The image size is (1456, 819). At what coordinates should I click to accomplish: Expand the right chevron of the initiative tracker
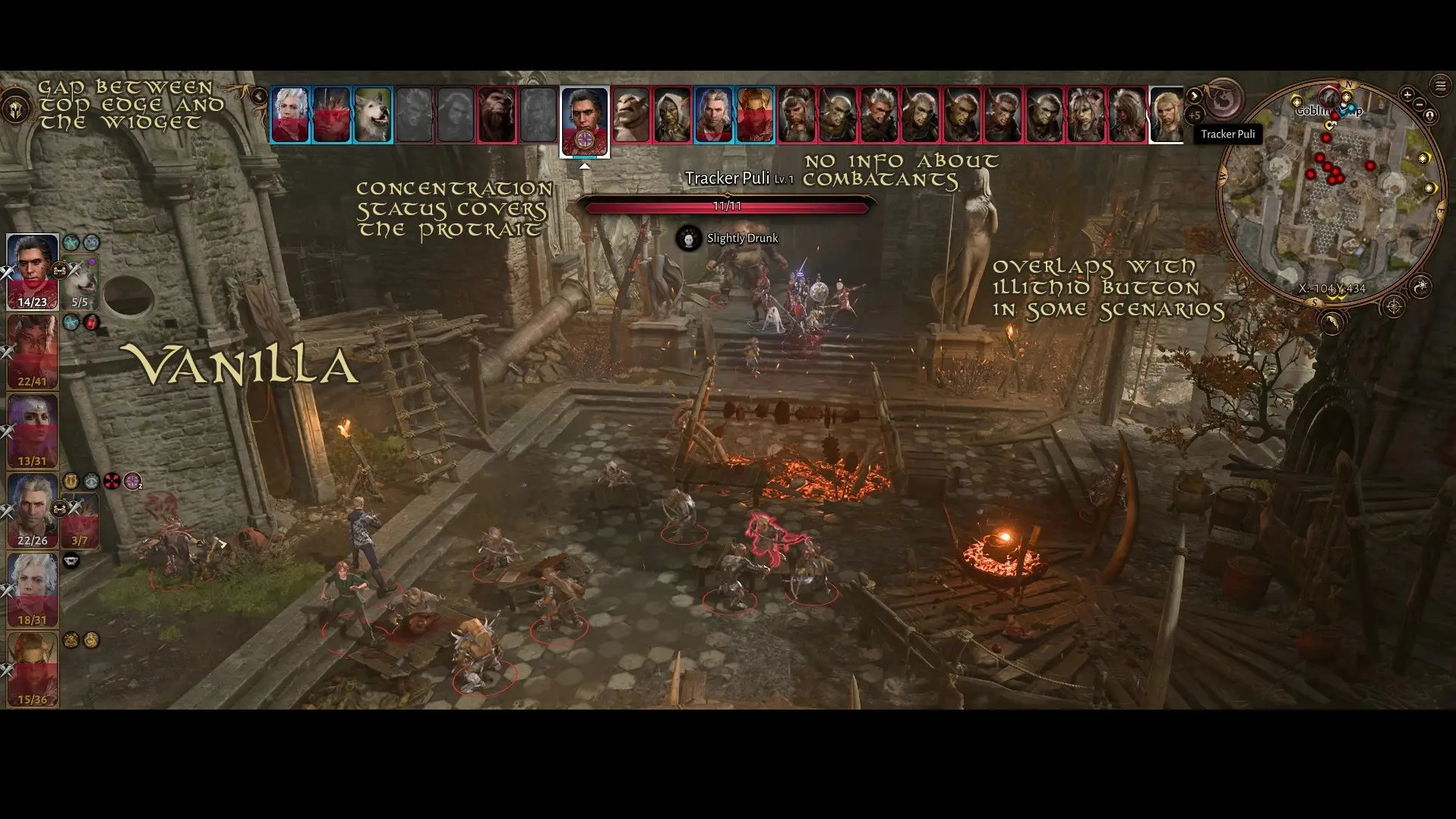point(1194,96)
